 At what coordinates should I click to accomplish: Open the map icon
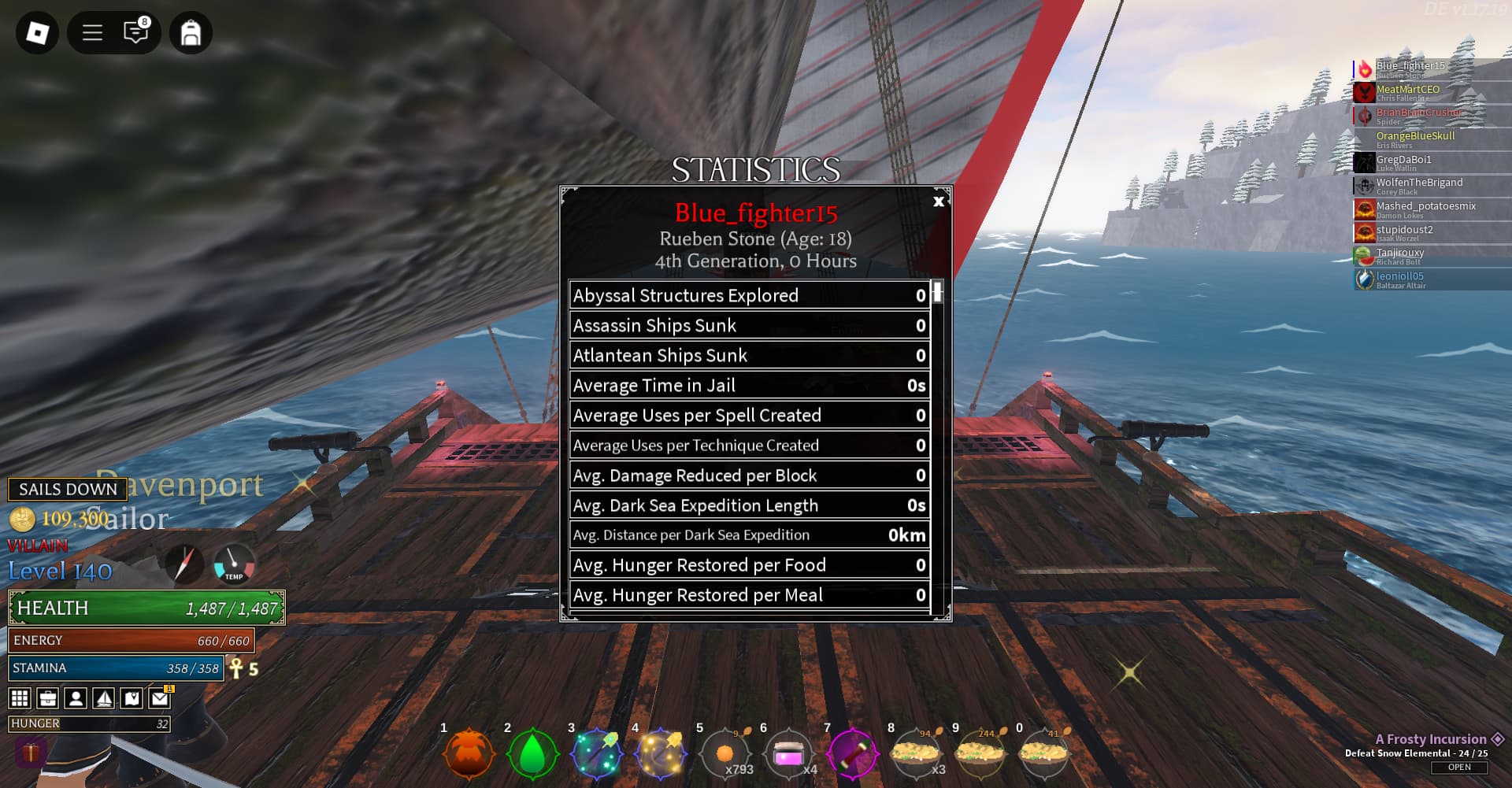tap(131, 697)
